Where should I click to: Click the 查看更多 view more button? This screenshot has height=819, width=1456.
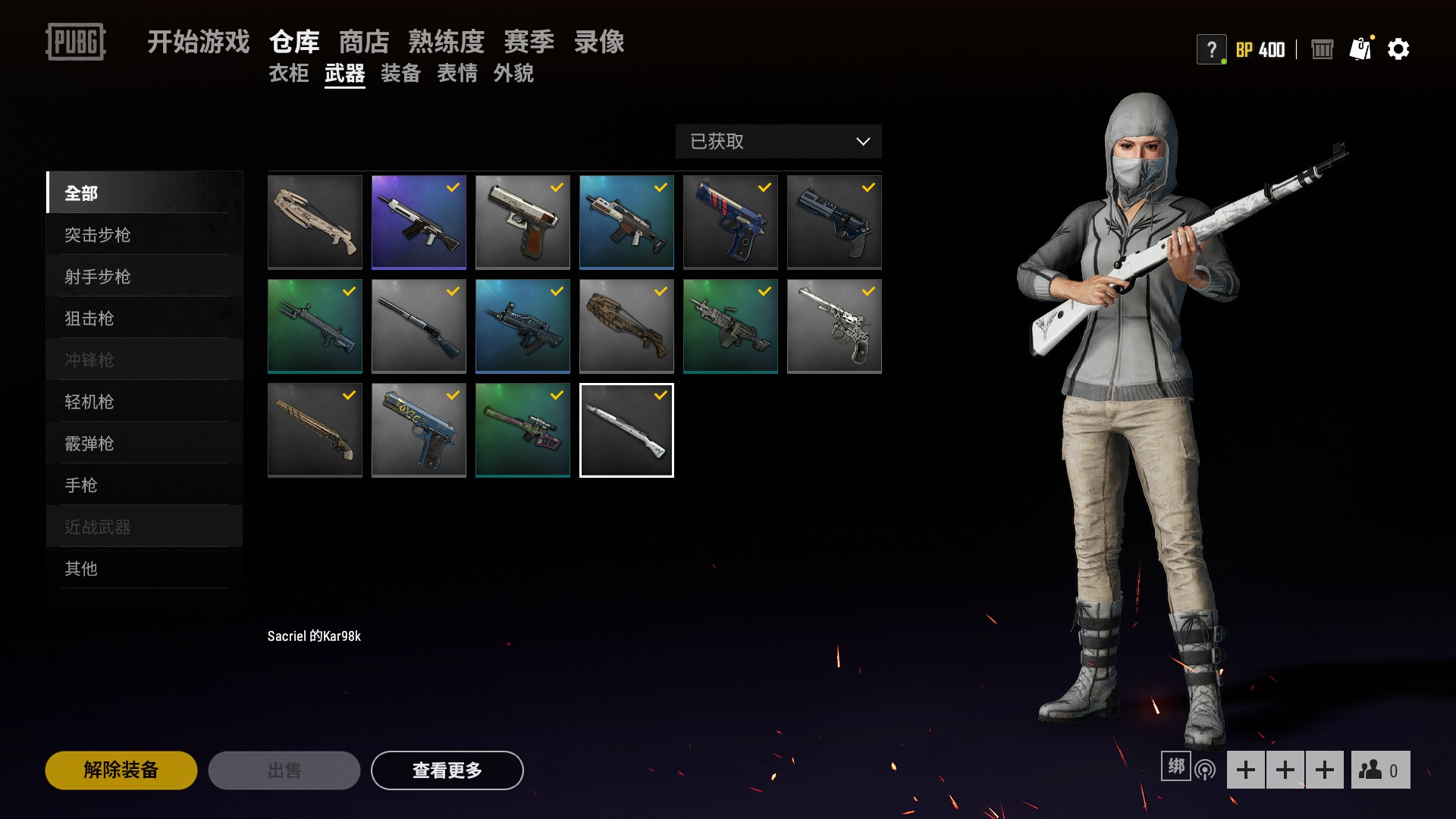(x=447, y=770)
